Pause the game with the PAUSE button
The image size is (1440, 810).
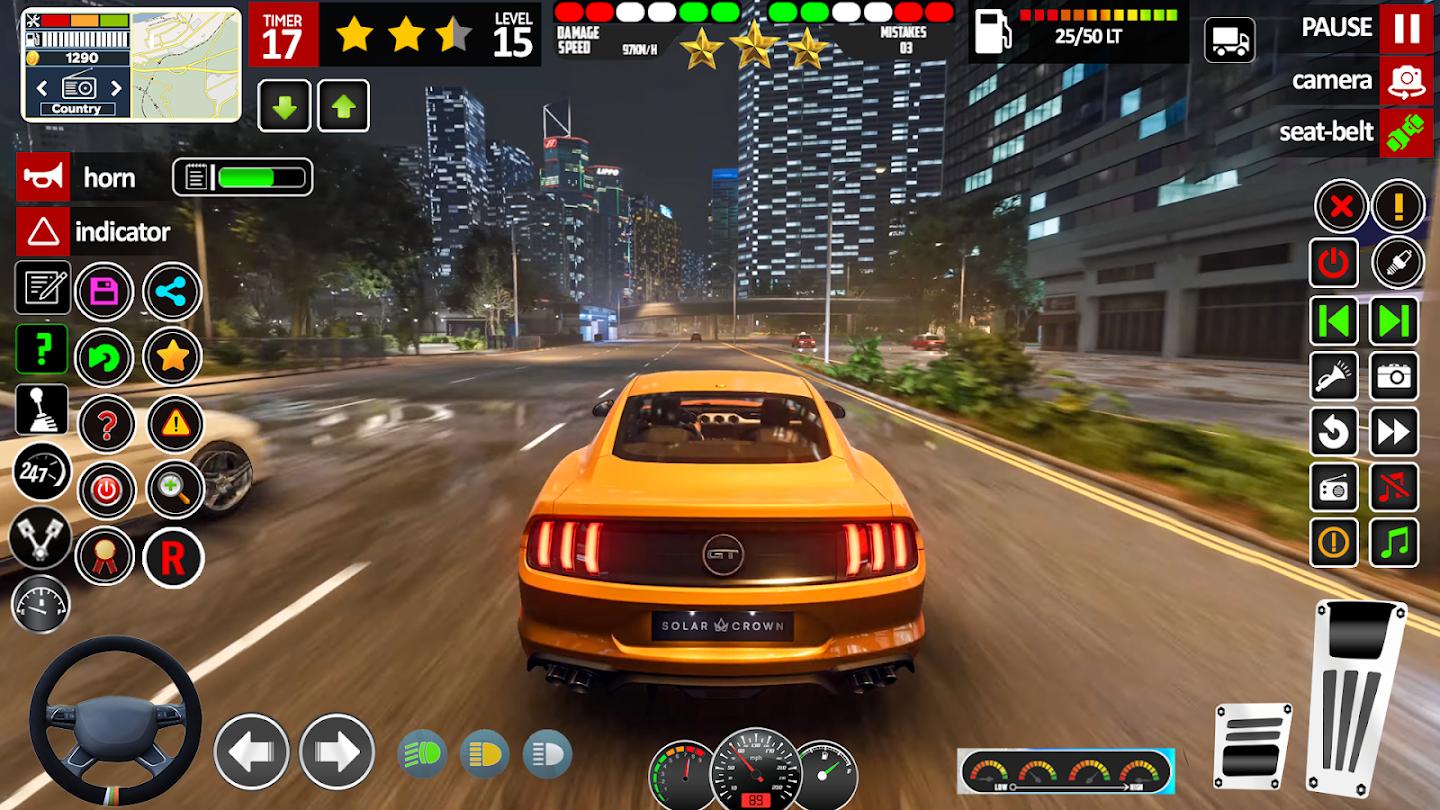(x=1406, y=28)
